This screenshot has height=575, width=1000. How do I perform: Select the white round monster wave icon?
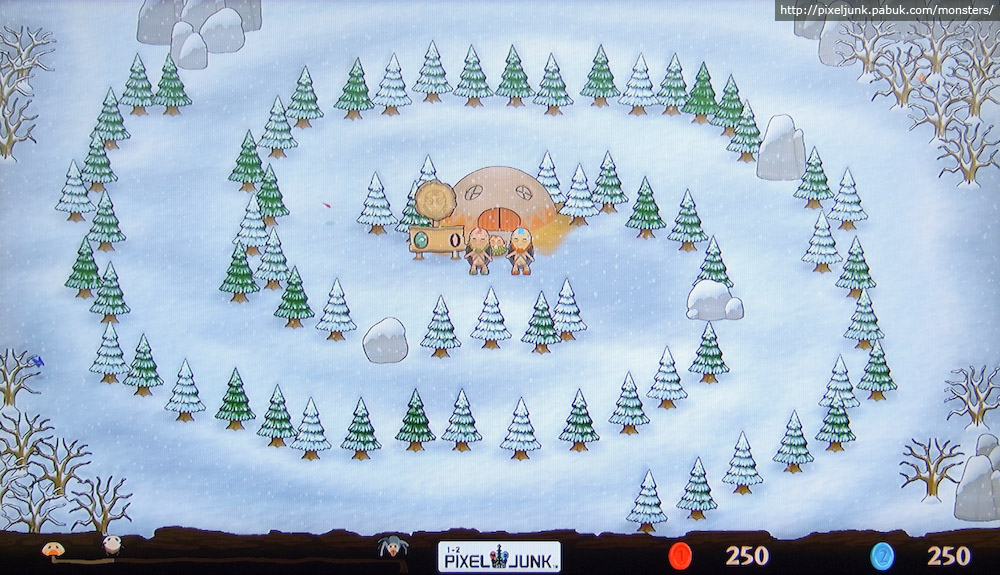pyautogui.click(x=111, y=546)
